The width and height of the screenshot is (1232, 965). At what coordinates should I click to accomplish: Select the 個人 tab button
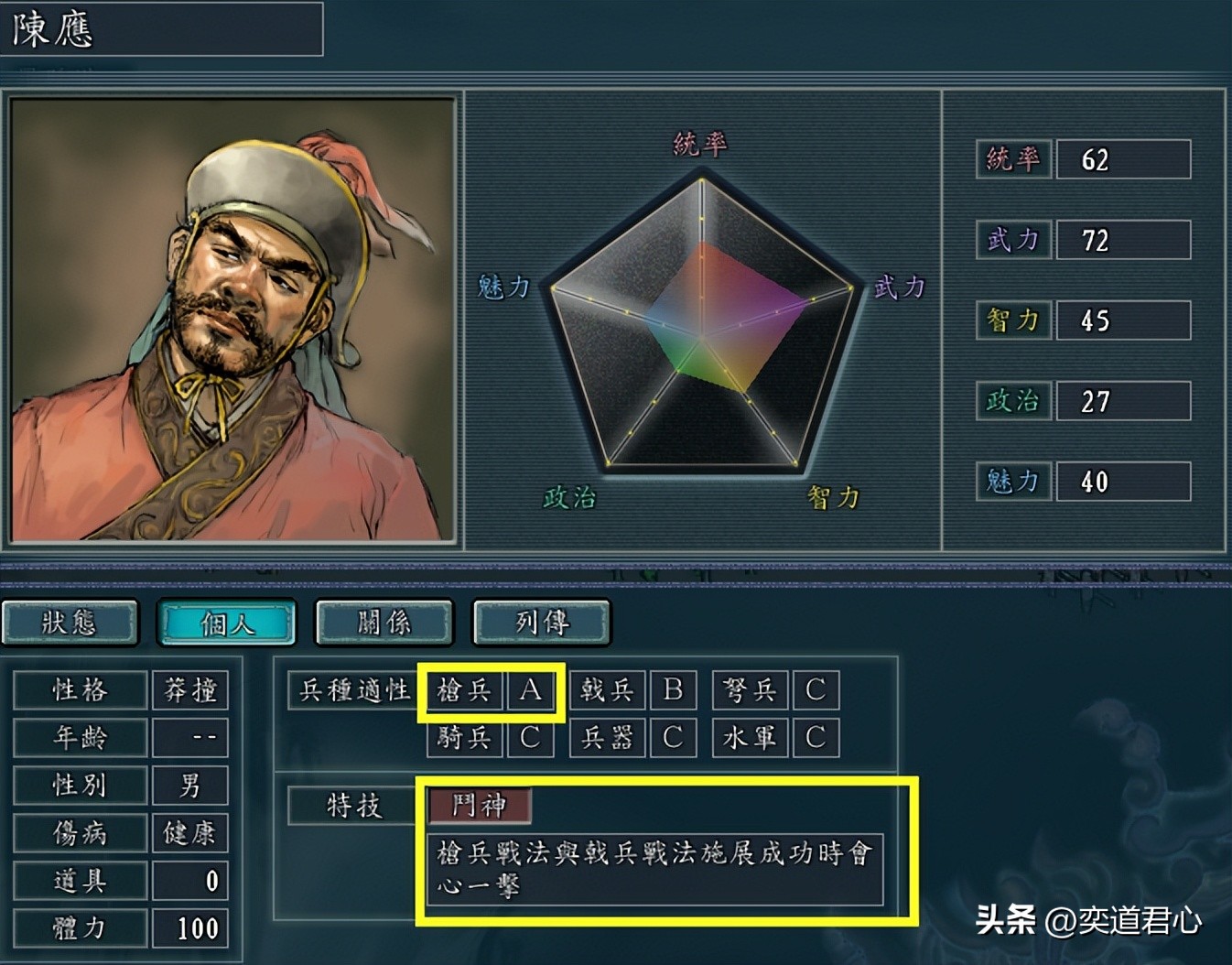click(226, 622)
